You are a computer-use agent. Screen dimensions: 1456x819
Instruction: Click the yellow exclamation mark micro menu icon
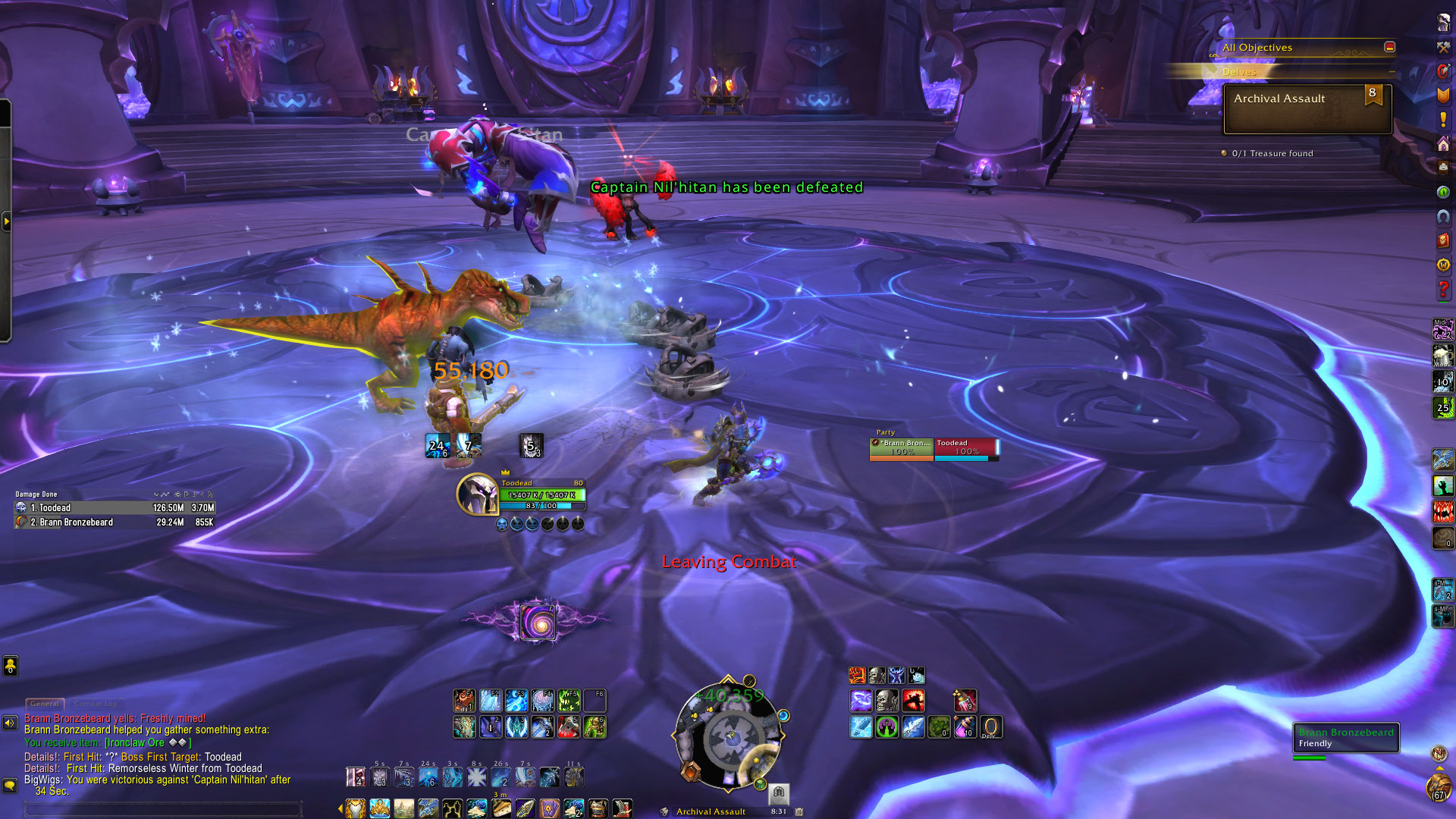[1443, 120]
